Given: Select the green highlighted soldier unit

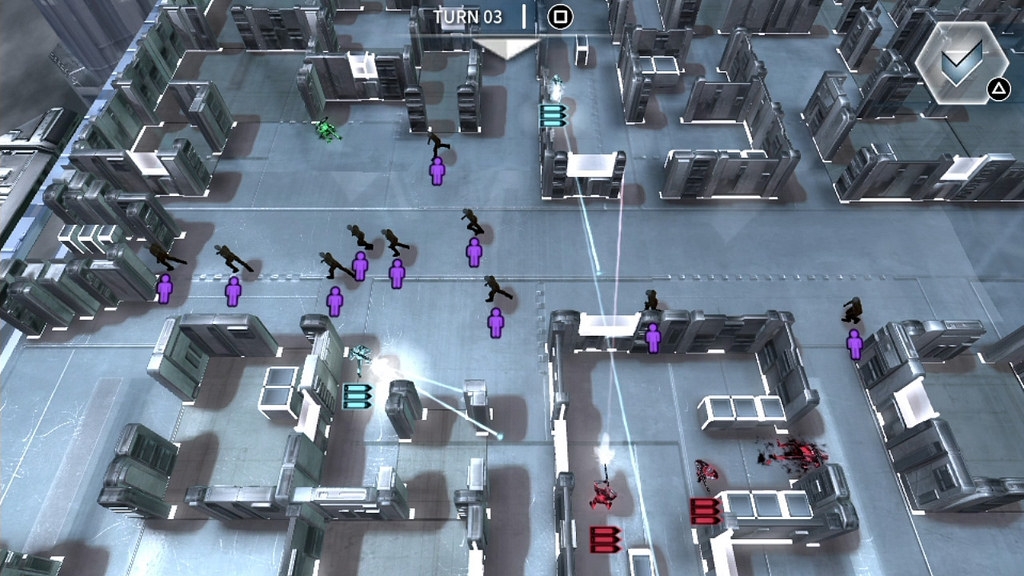Looking at the screenshot, I should [x=326, y=129].
